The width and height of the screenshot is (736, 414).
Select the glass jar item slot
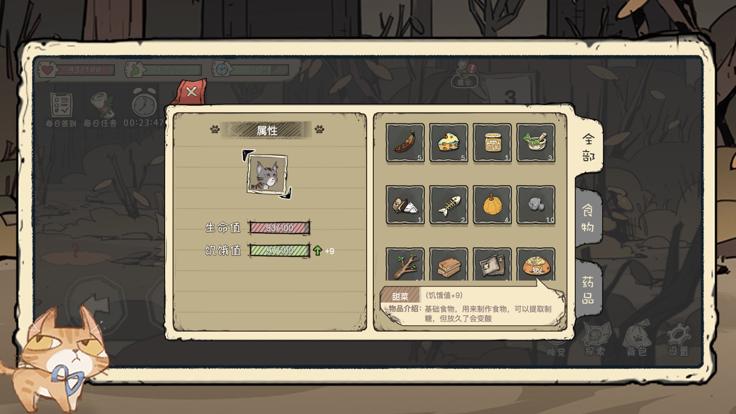(x=492, y=142)
